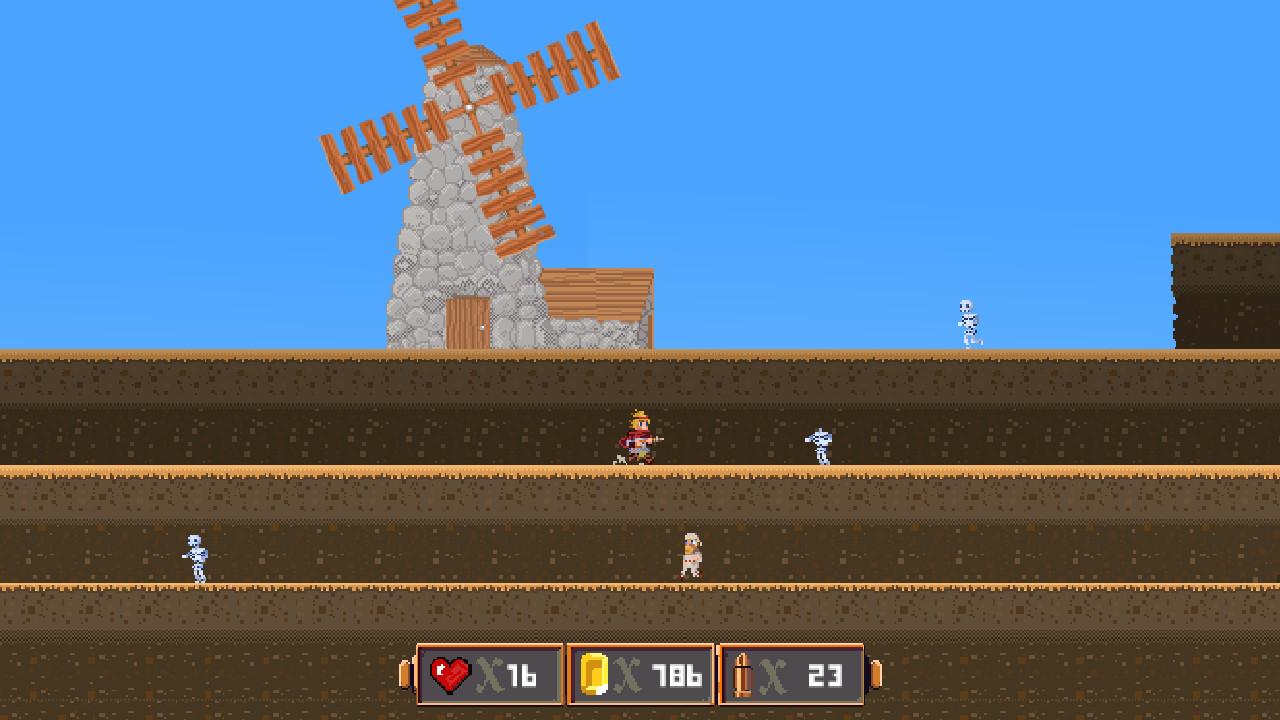This screenshot has width=1280, height=720.
Task: Click the ammo HUD panel frame
Action: point(793,648)
